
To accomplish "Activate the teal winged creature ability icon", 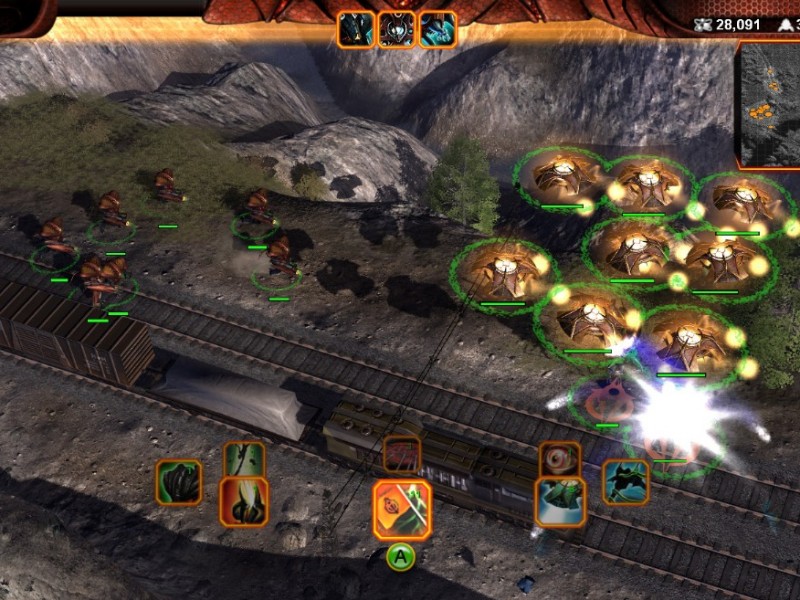I will pos(626,482).
